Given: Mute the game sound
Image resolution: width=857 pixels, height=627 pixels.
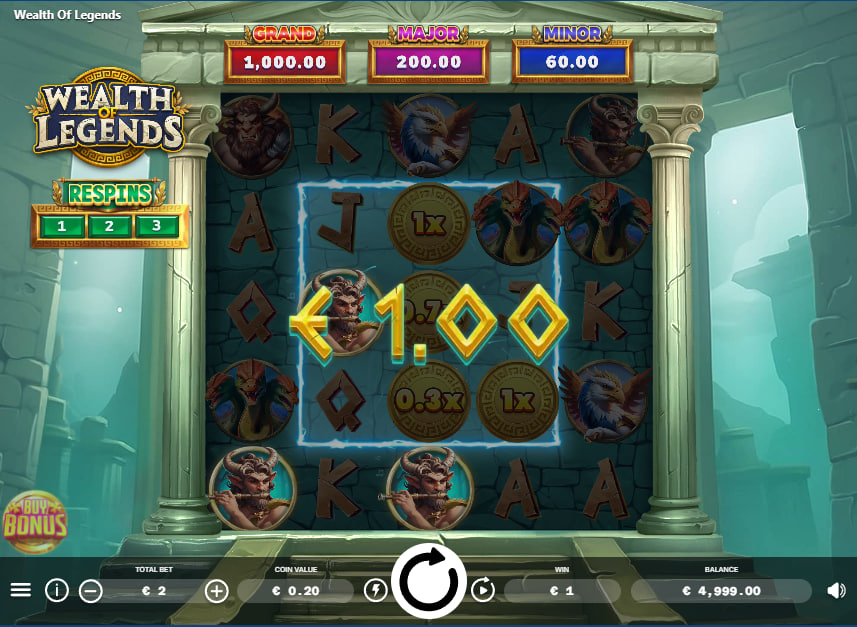Looking at the screenshot, I should pos(836,590).
